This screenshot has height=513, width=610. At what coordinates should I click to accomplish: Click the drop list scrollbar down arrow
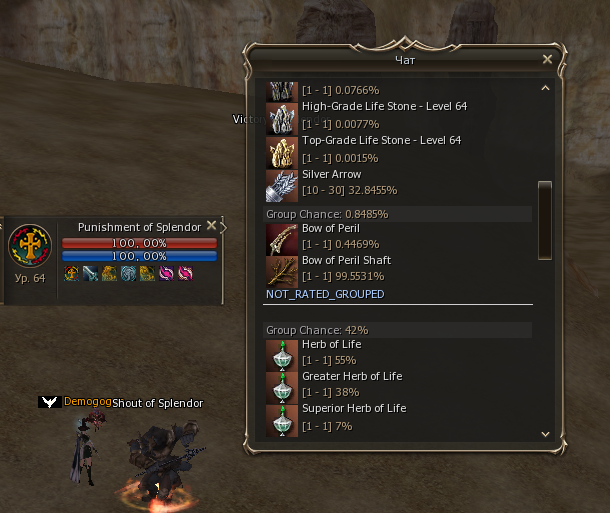click(x=545, y=434)
